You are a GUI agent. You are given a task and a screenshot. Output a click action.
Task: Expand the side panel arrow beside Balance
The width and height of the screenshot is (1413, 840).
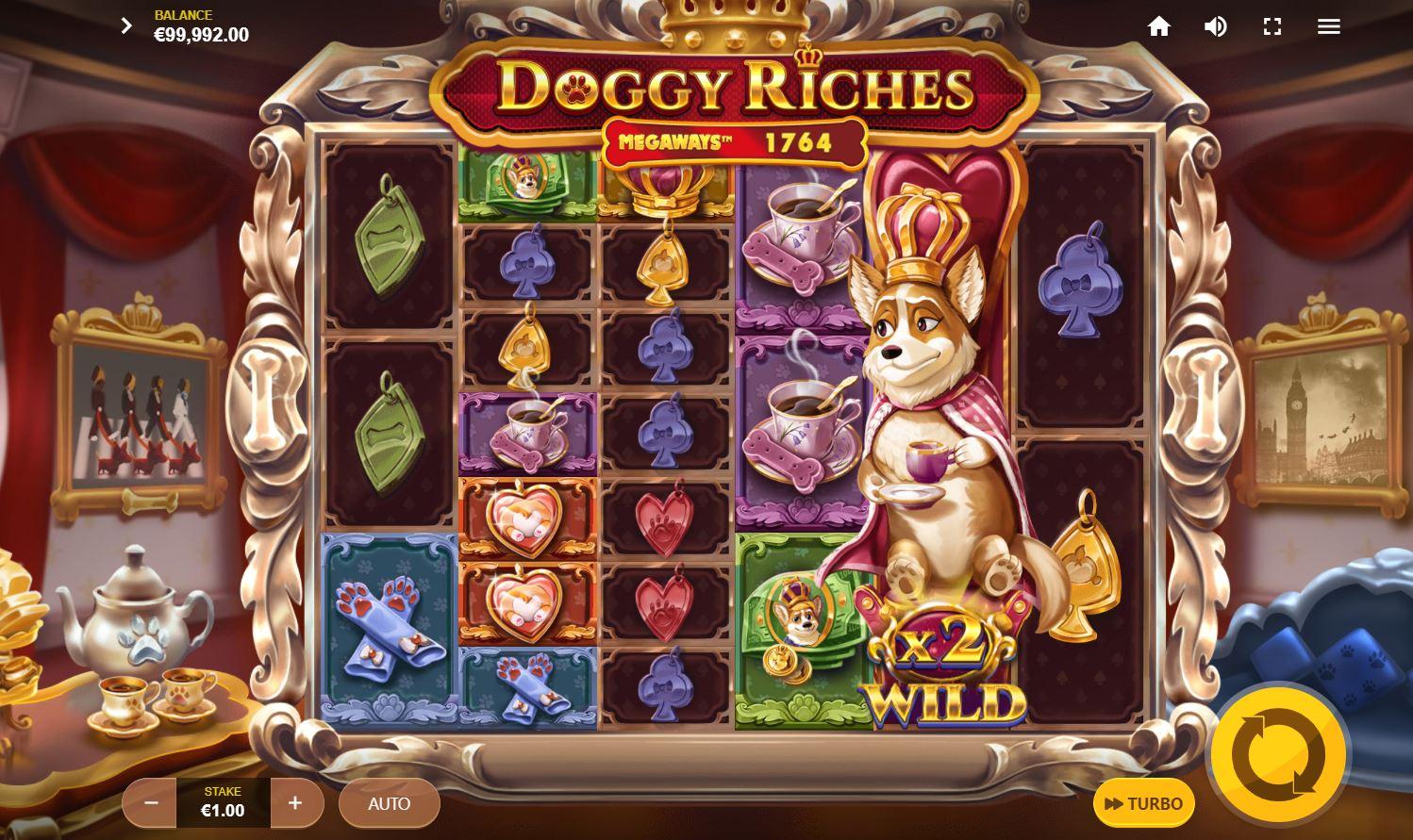coord(126,26)
